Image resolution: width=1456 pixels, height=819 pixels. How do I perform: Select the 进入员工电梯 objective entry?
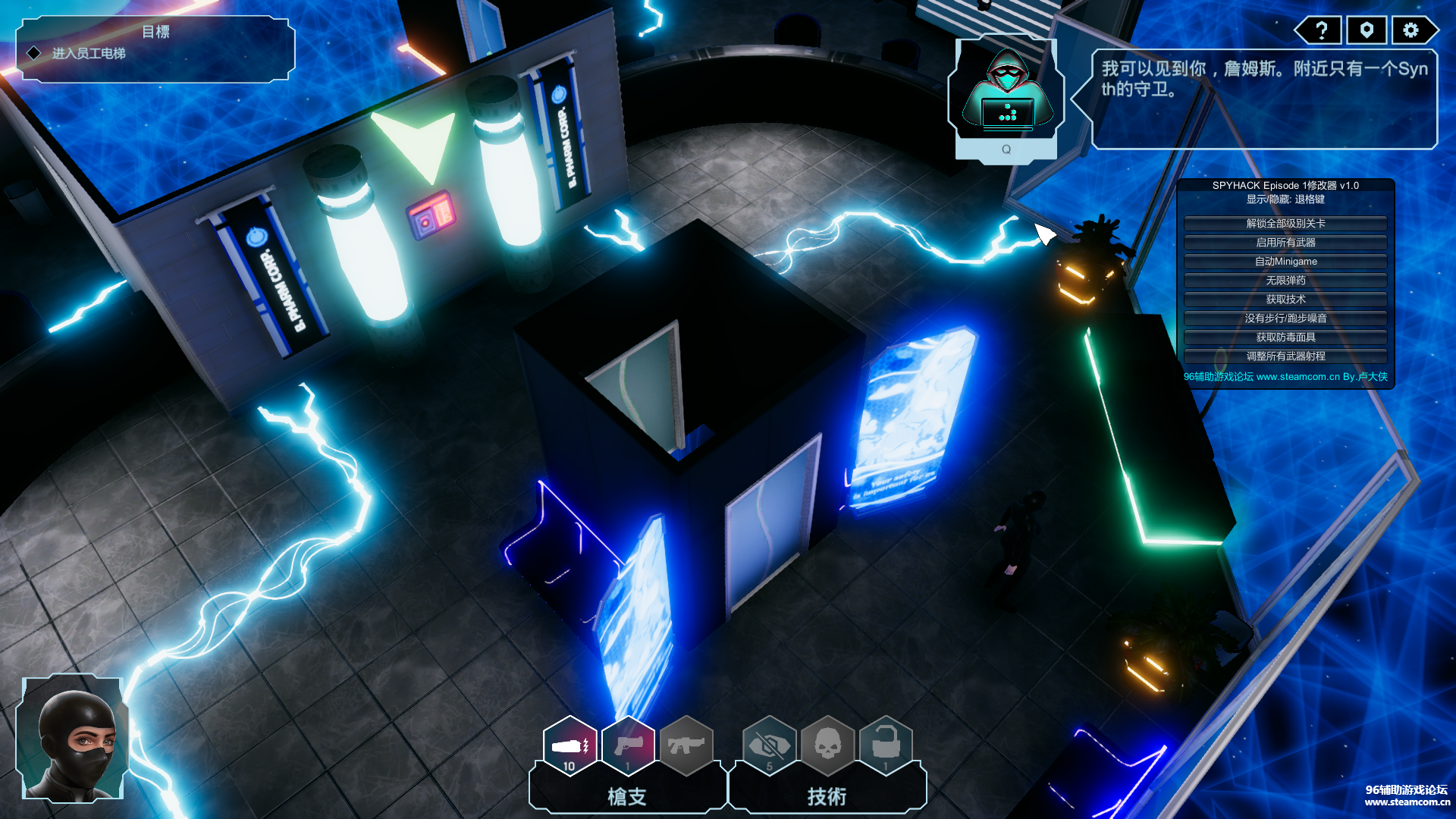tap(89, 54)
